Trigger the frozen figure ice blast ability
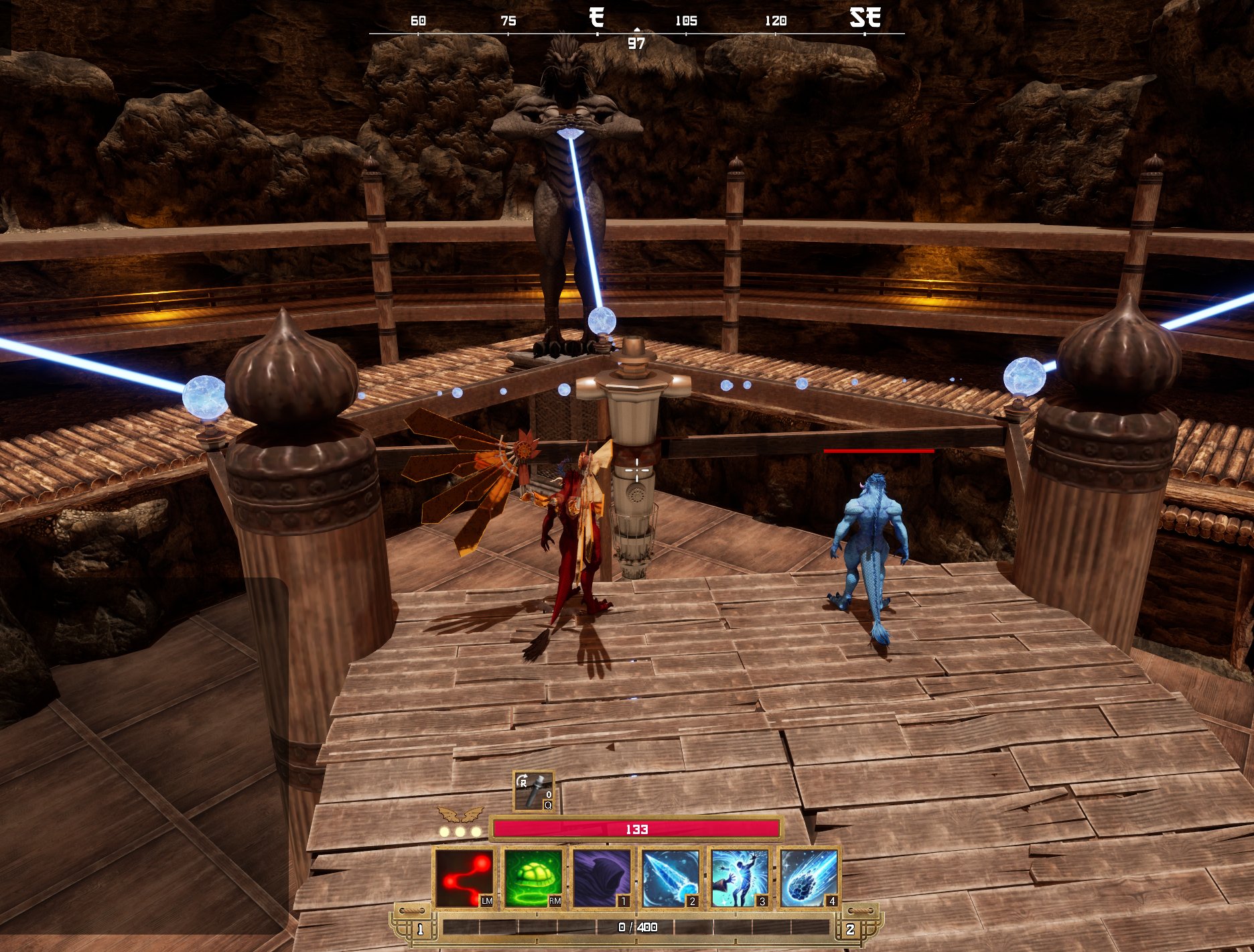The width and height of the screenshot is (1254, 952). click(x=740, y=878)
